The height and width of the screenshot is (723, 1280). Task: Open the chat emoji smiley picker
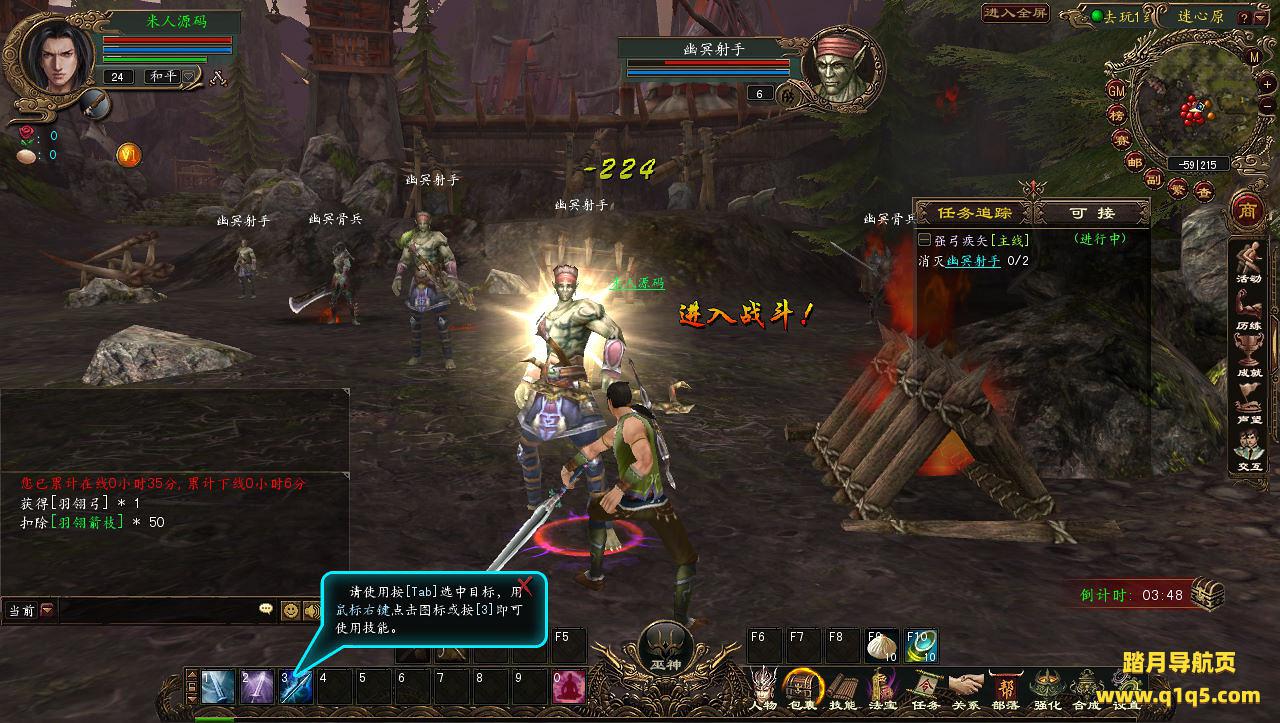[x=290, y=609]
